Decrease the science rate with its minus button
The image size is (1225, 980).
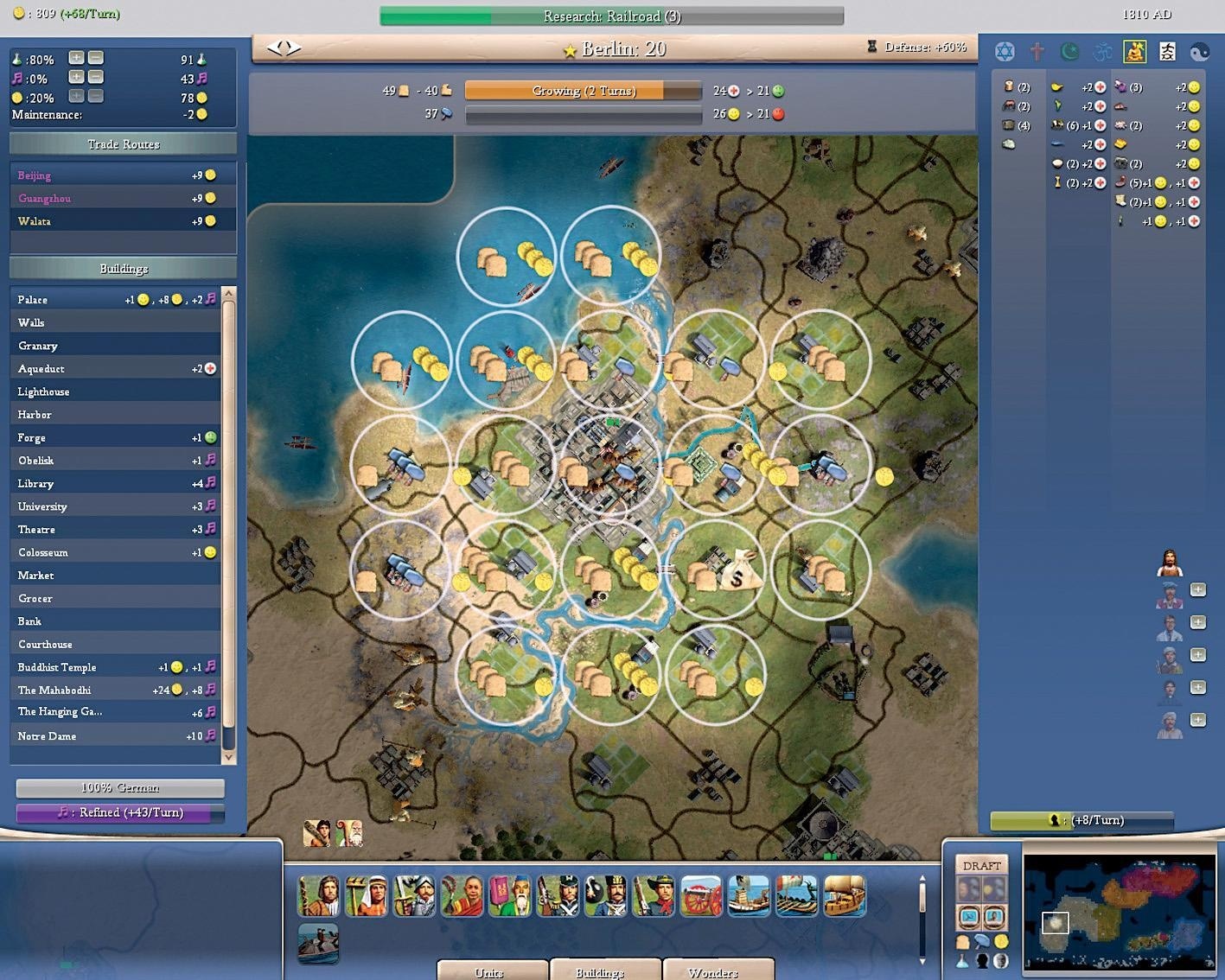pos(95,58)
